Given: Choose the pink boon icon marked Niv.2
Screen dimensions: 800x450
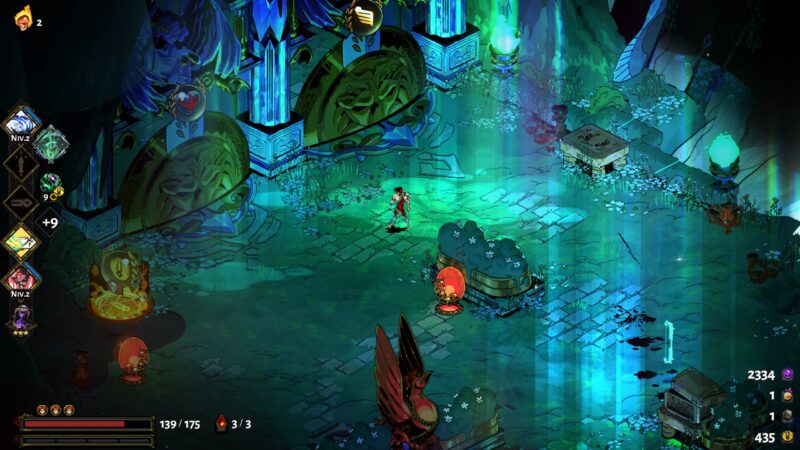Looking at the screenshot, I should [22, 278].
